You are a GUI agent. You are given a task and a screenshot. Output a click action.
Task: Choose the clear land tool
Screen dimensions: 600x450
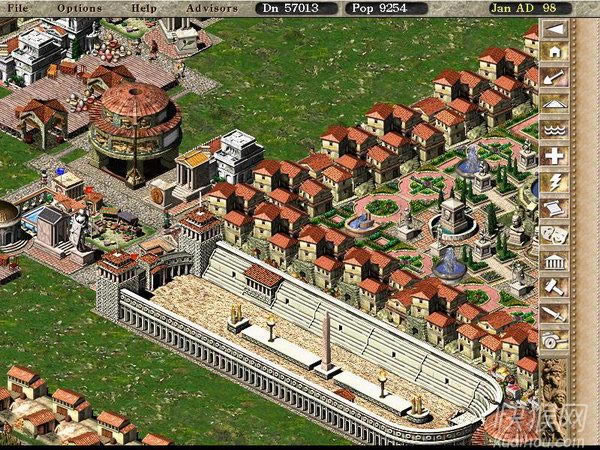pos(553,78)
